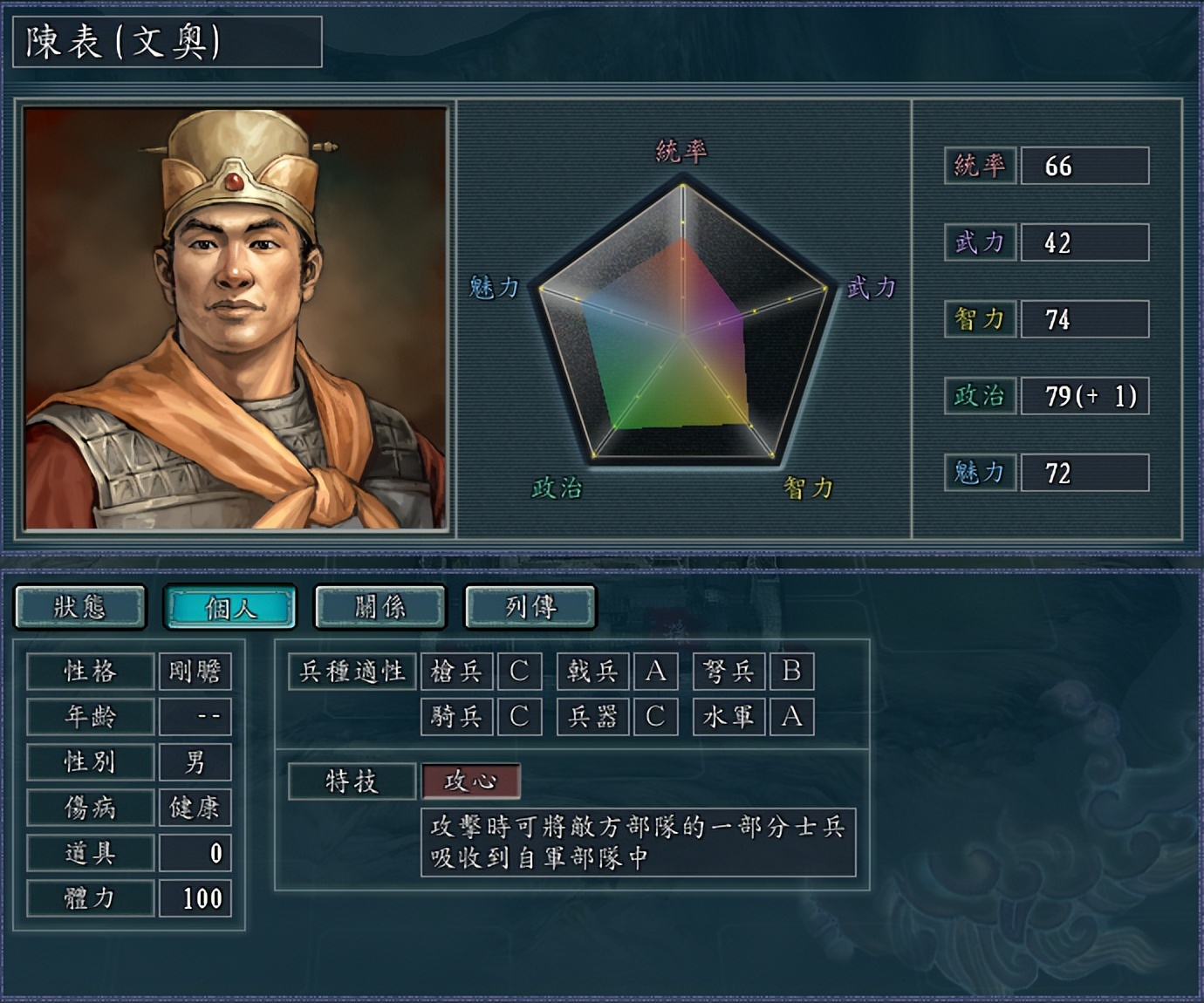Click the 攻心 special skill badge
Screen dimensions: 1204x1003
(471, 781)
